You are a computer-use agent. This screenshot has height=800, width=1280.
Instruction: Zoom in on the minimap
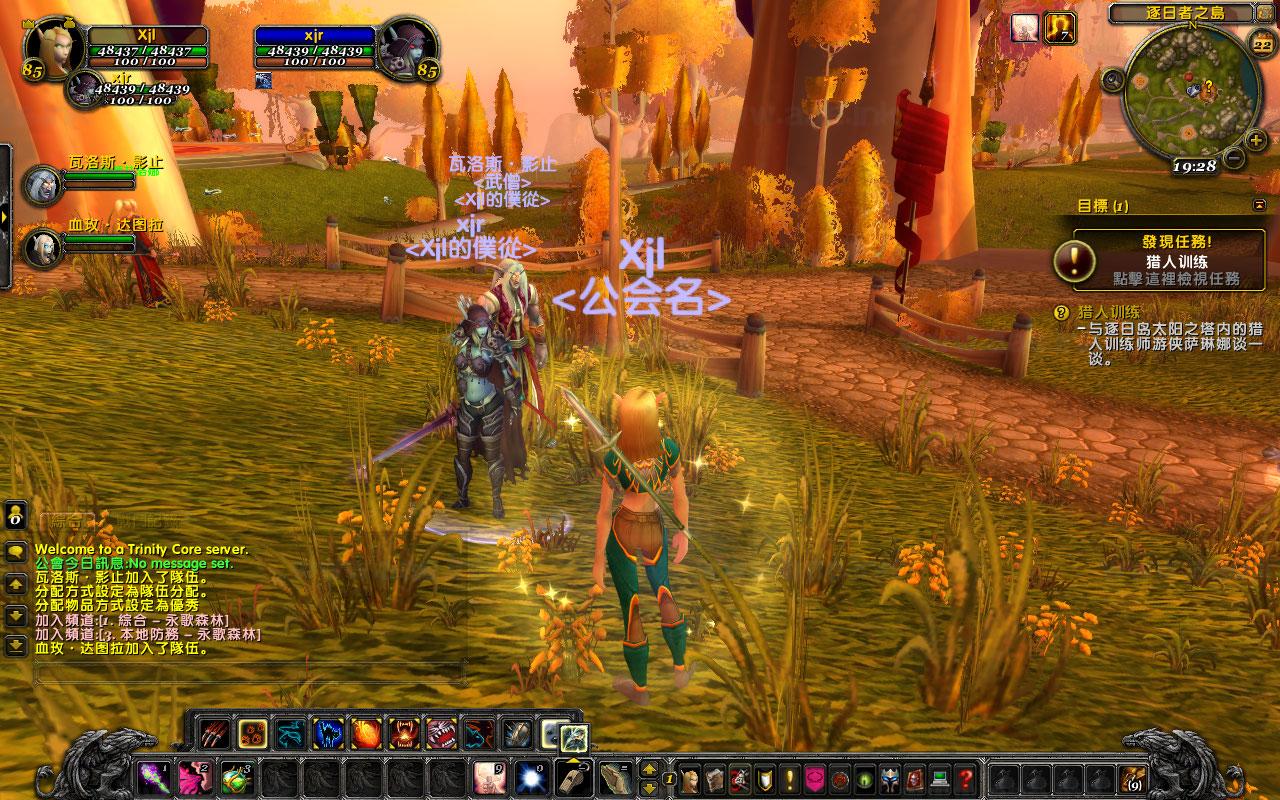click(x=1255, y=140)
